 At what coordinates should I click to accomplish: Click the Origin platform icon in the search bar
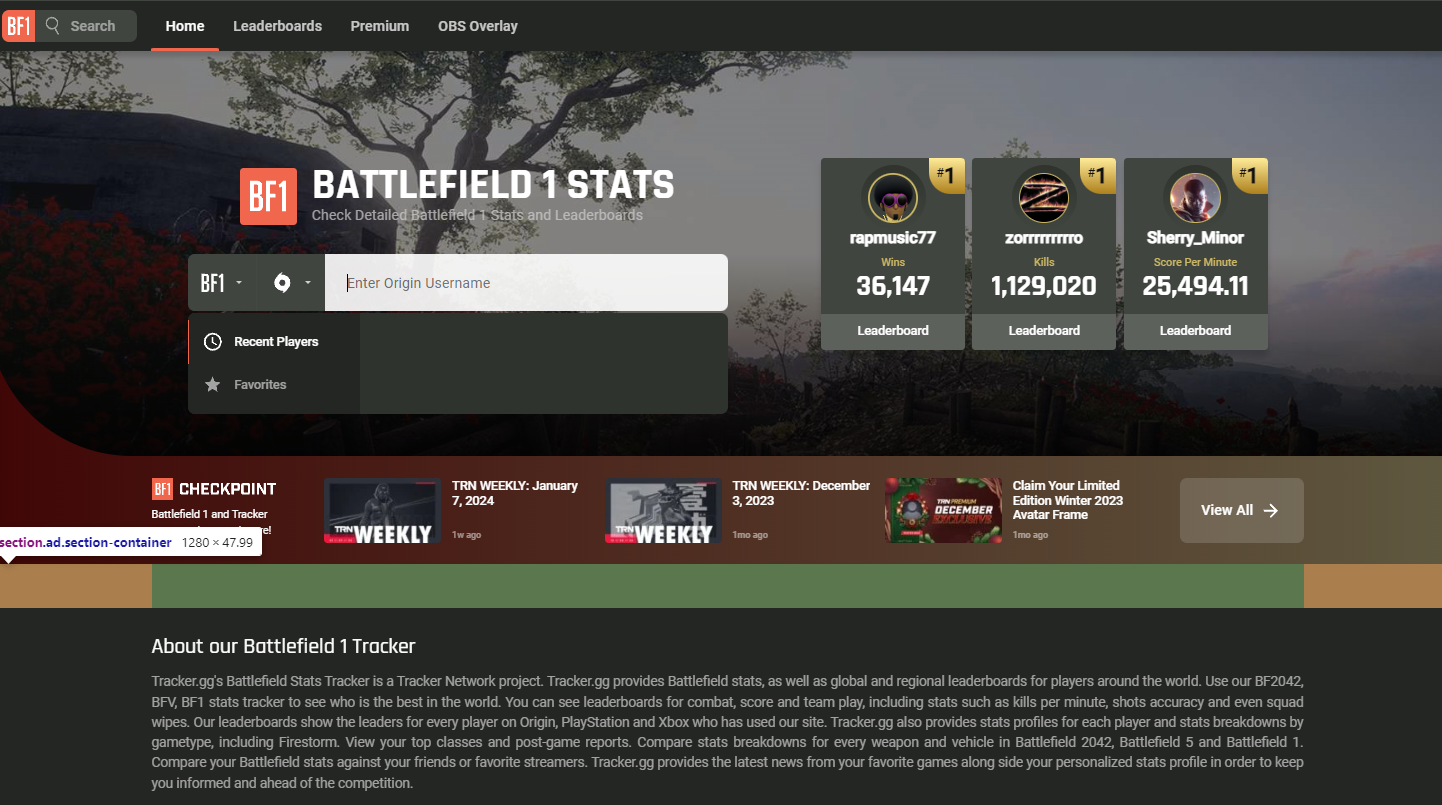283,282
